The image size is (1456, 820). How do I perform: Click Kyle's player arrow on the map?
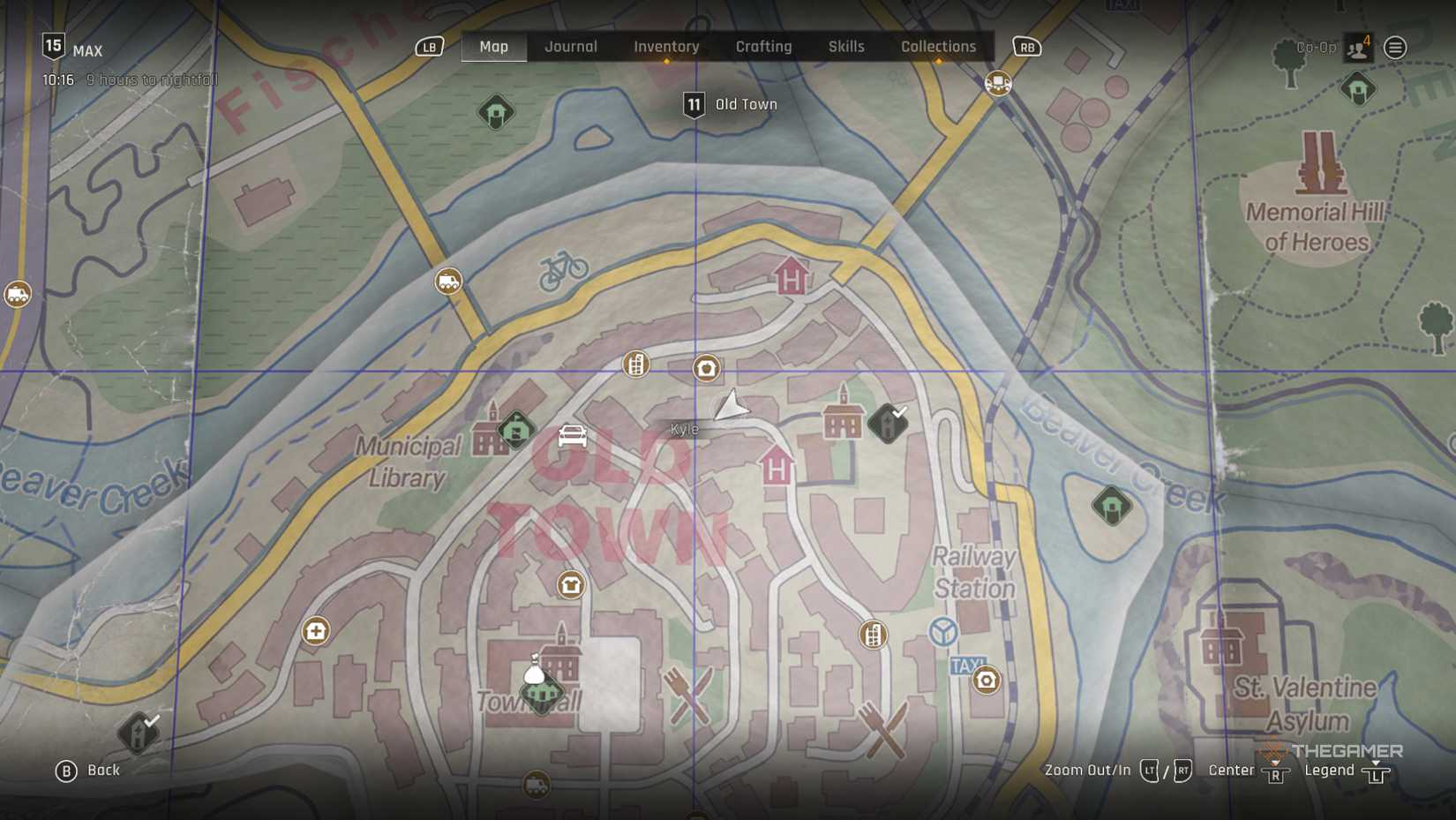coord(731,408)
